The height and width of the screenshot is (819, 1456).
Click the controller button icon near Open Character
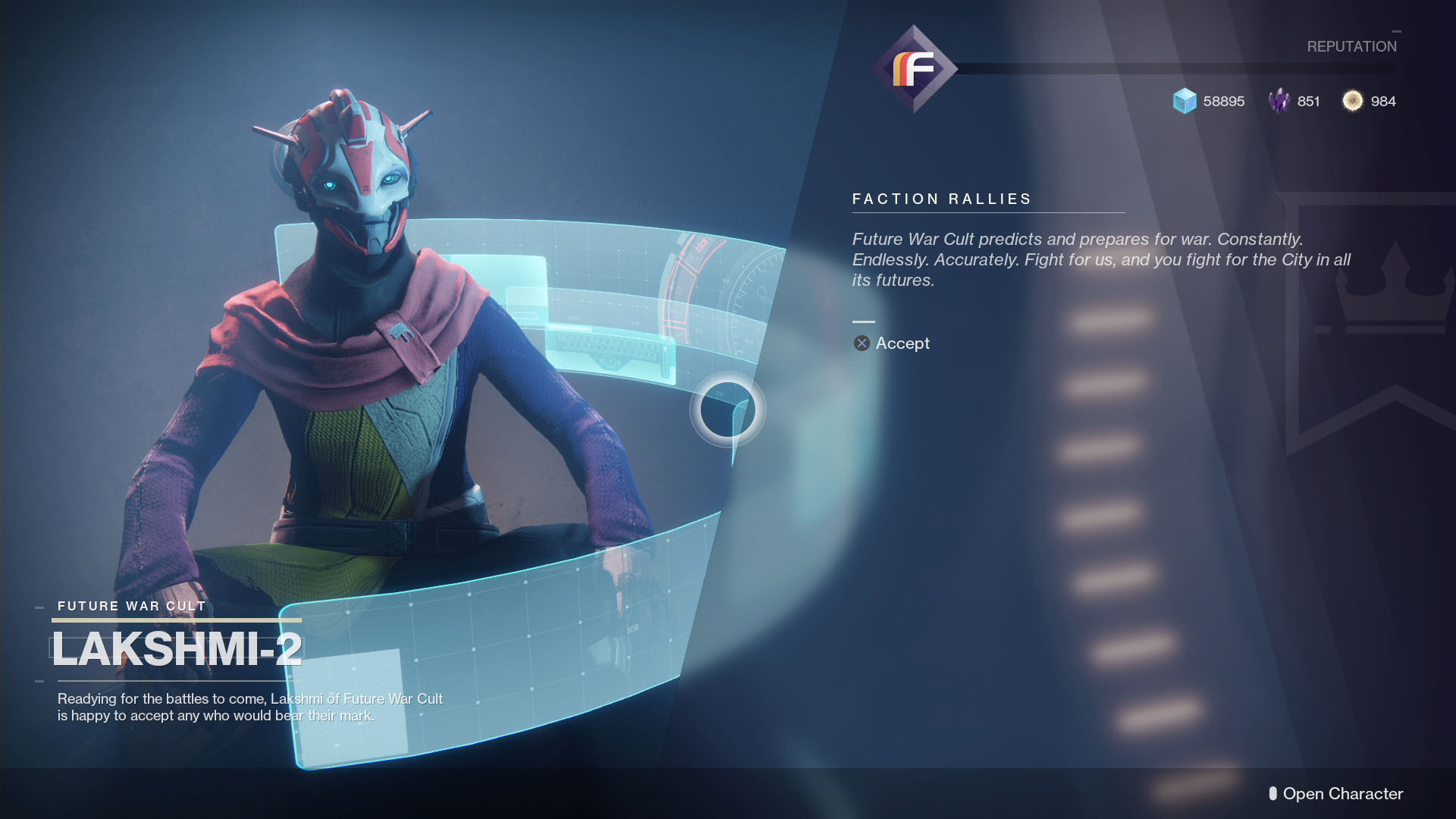click(1272, 793)
